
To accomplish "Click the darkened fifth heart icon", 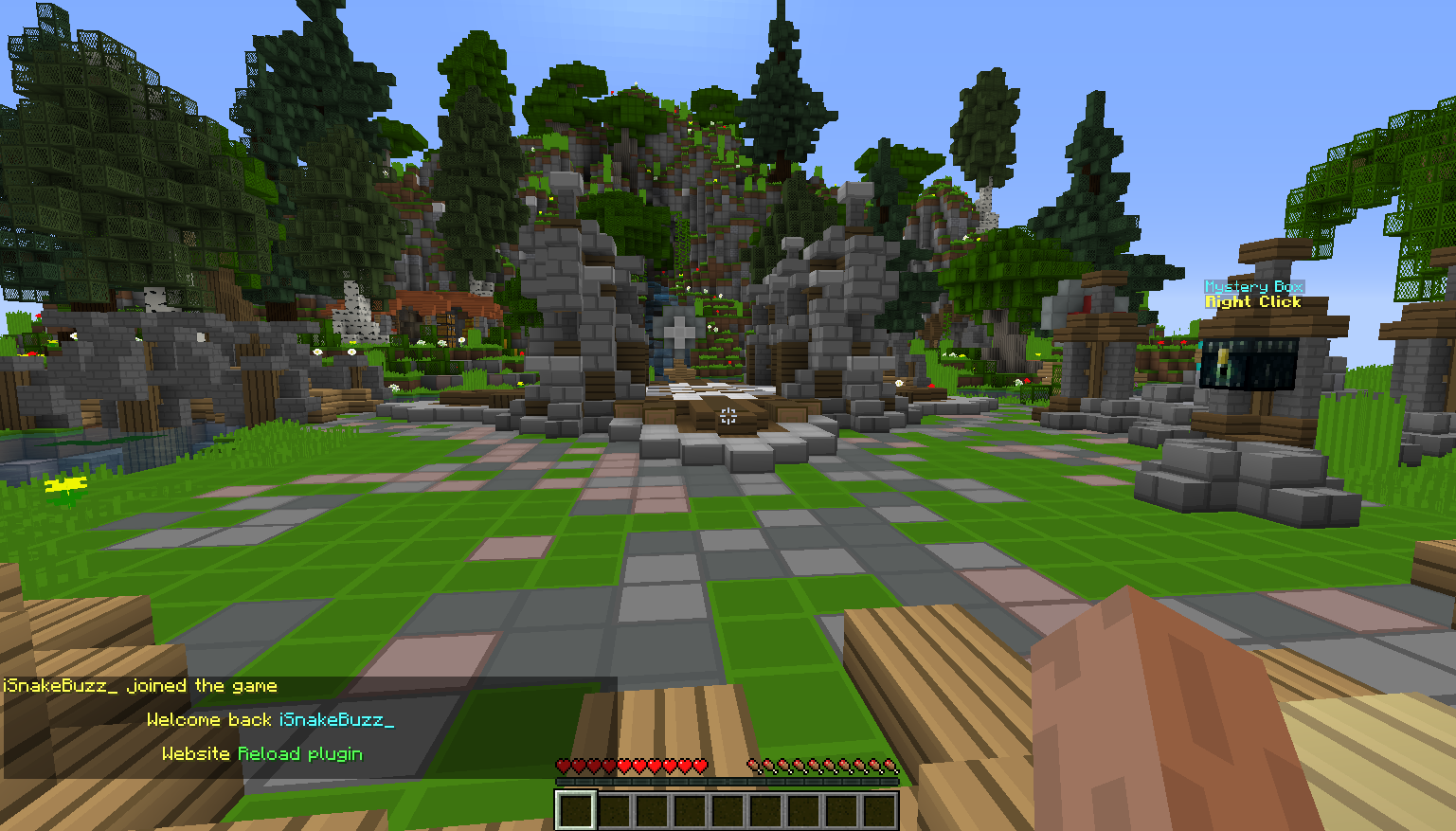I will (625, 762).
